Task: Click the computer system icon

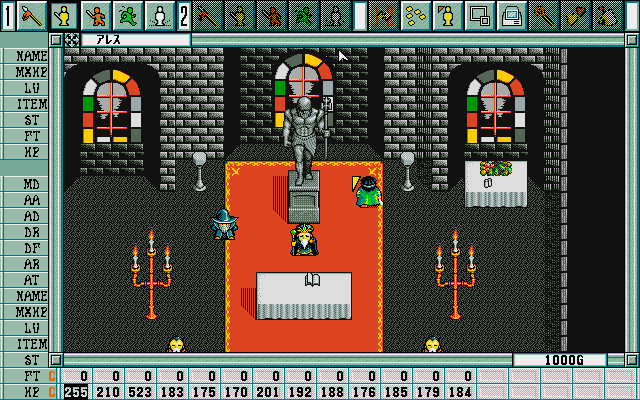Action: pyautogui.click(x=510, y=15)
